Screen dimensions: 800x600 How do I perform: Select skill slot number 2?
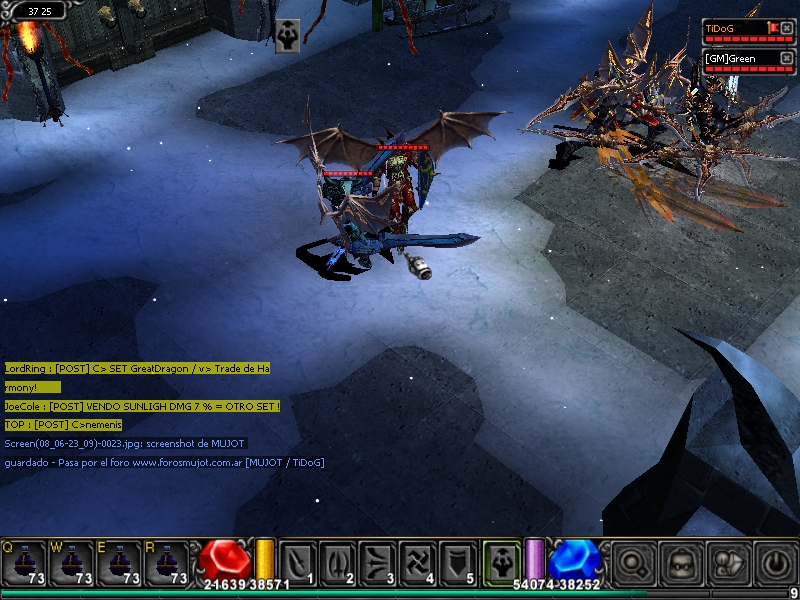(339, 562)
